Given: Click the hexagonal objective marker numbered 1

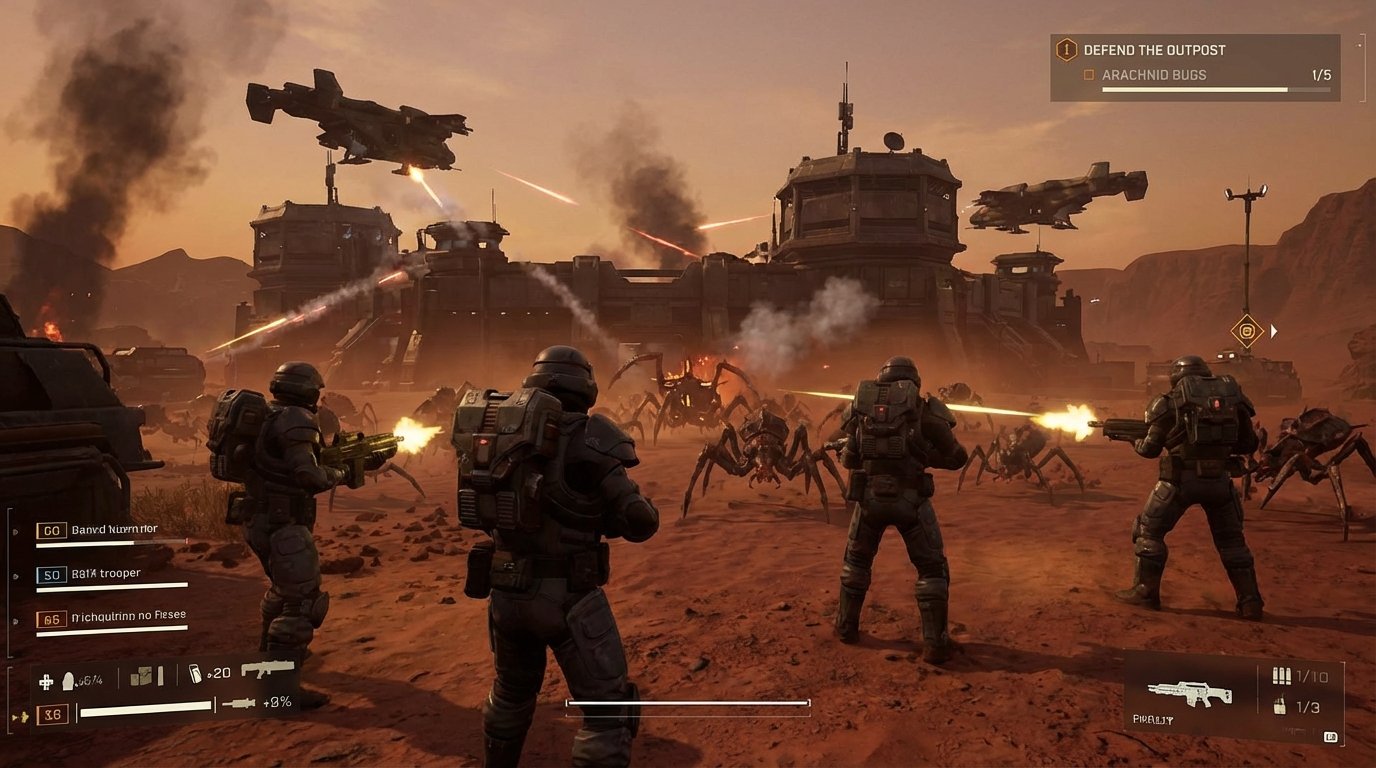Looking at the screenshot, I should (x=1066, y=48).
